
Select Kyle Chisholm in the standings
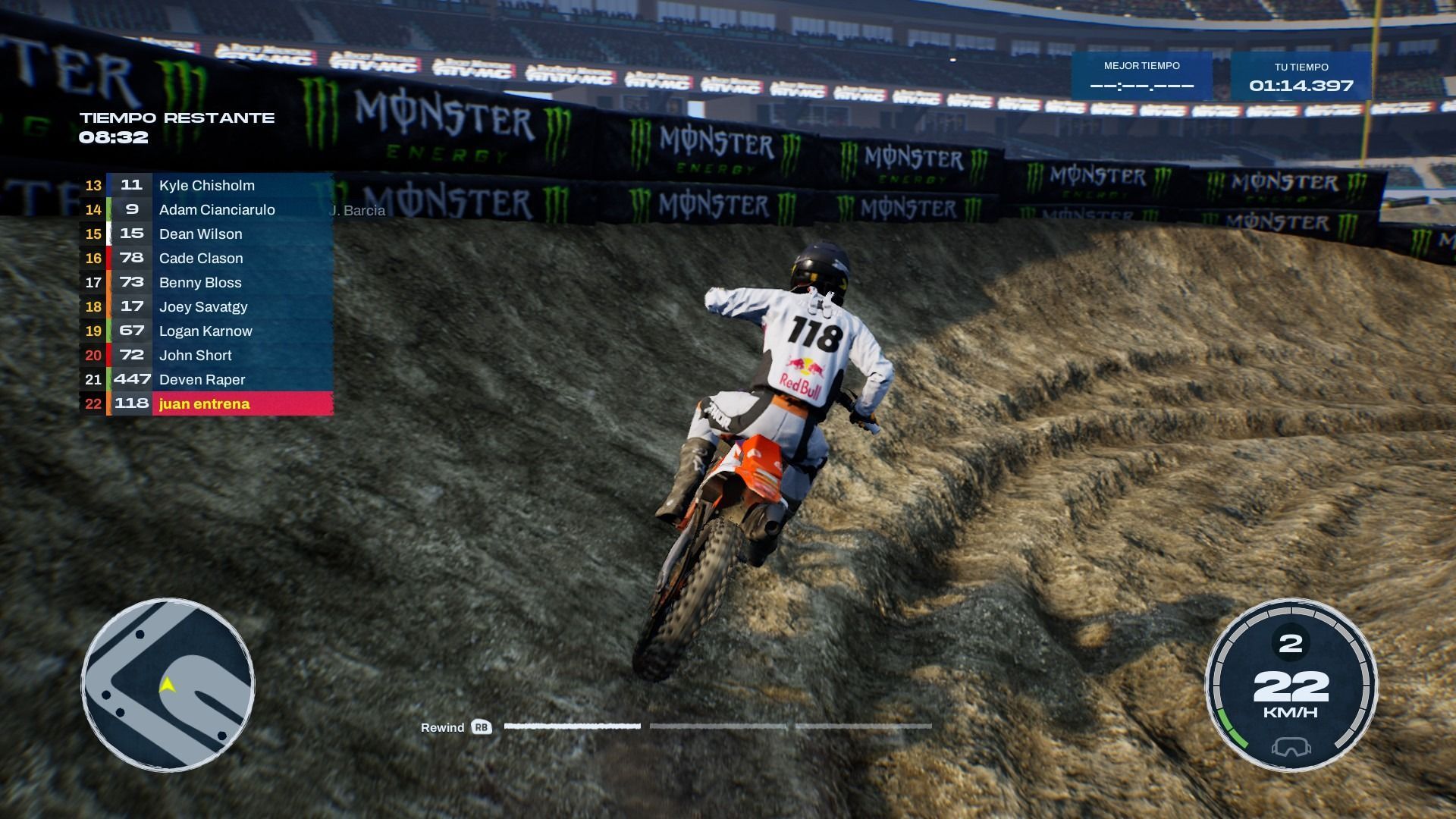(x=206, y=186)
